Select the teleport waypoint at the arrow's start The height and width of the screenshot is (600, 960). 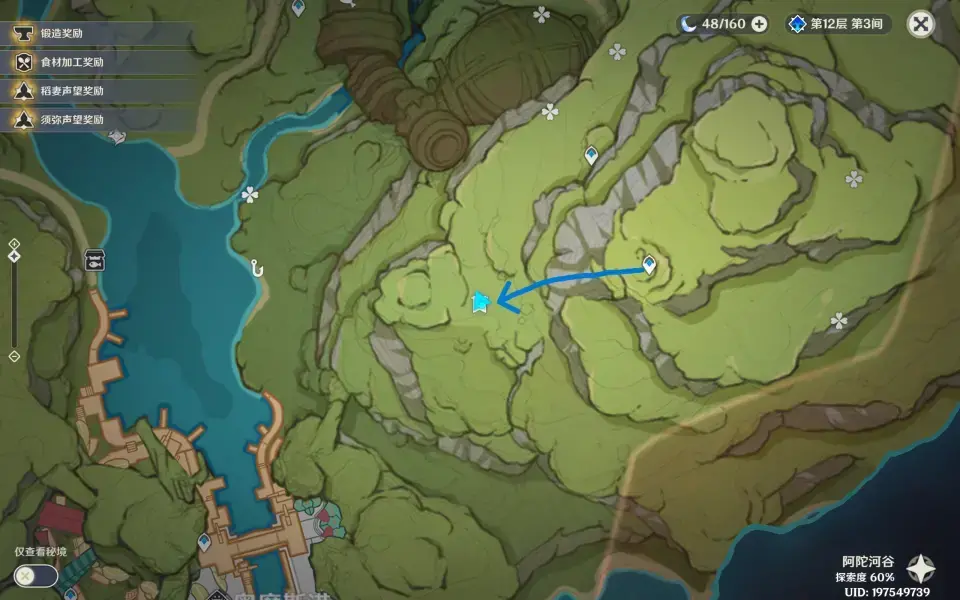coord(649,265)
